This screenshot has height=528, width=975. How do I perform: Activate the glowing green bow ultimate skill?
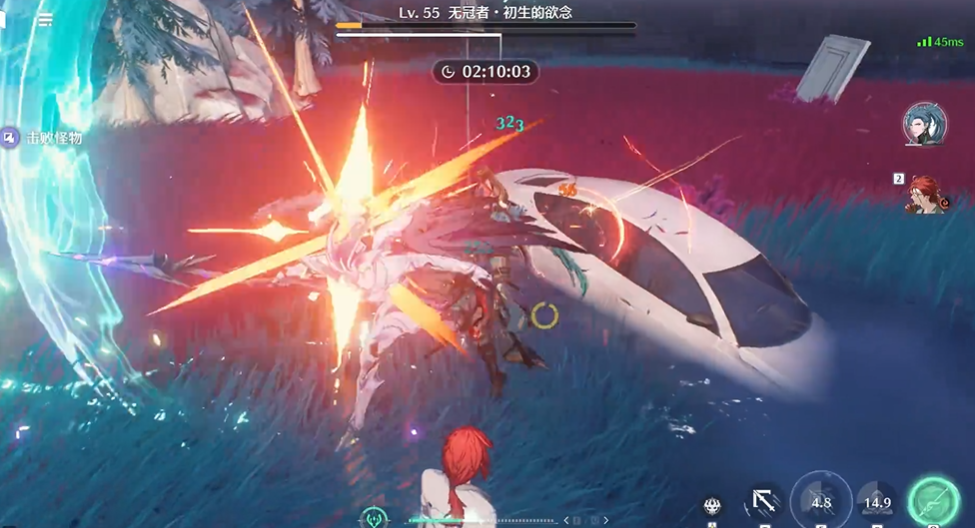click(933, 501)
